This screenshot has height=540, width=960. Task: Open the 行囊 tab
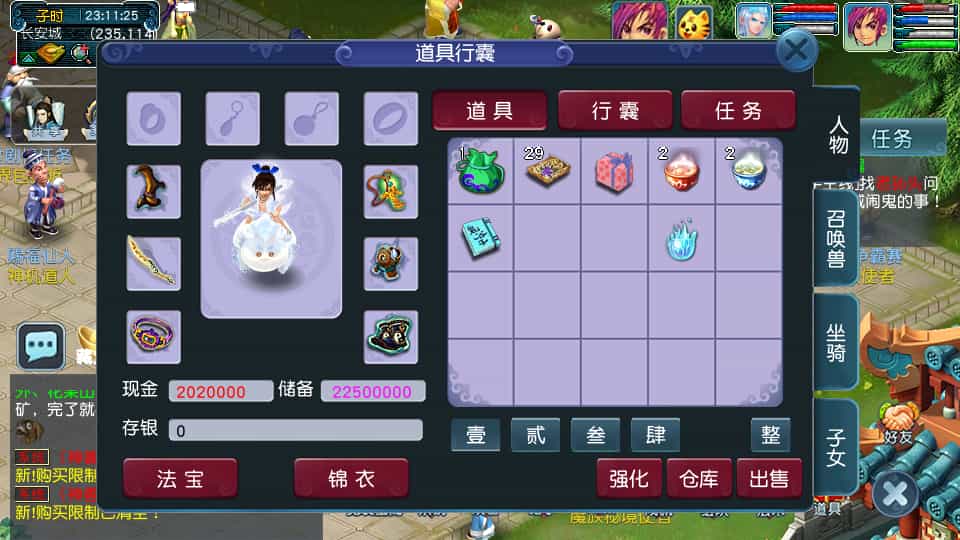(x=615, y=111)
